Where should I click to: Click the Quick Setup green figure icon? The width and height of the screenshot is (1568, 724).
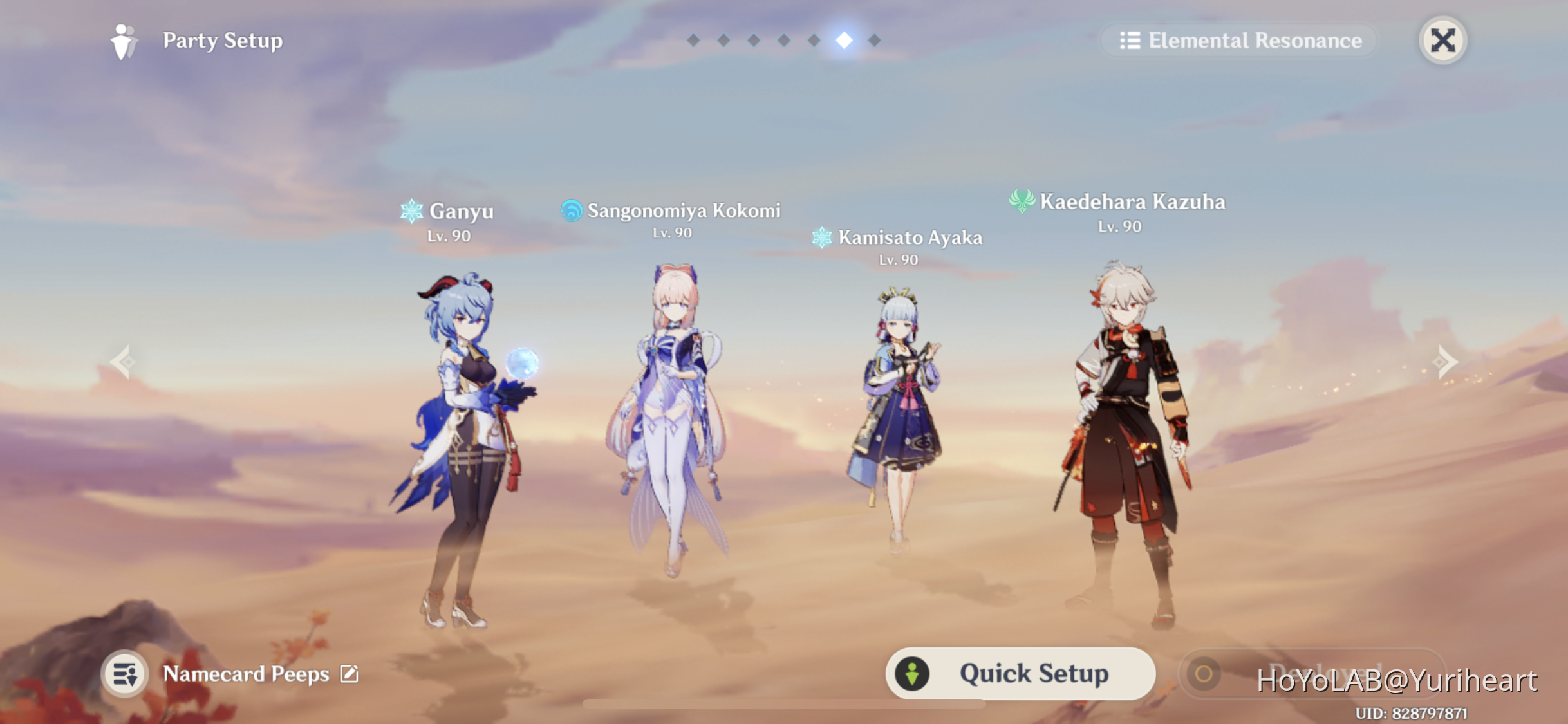[911, 673]
